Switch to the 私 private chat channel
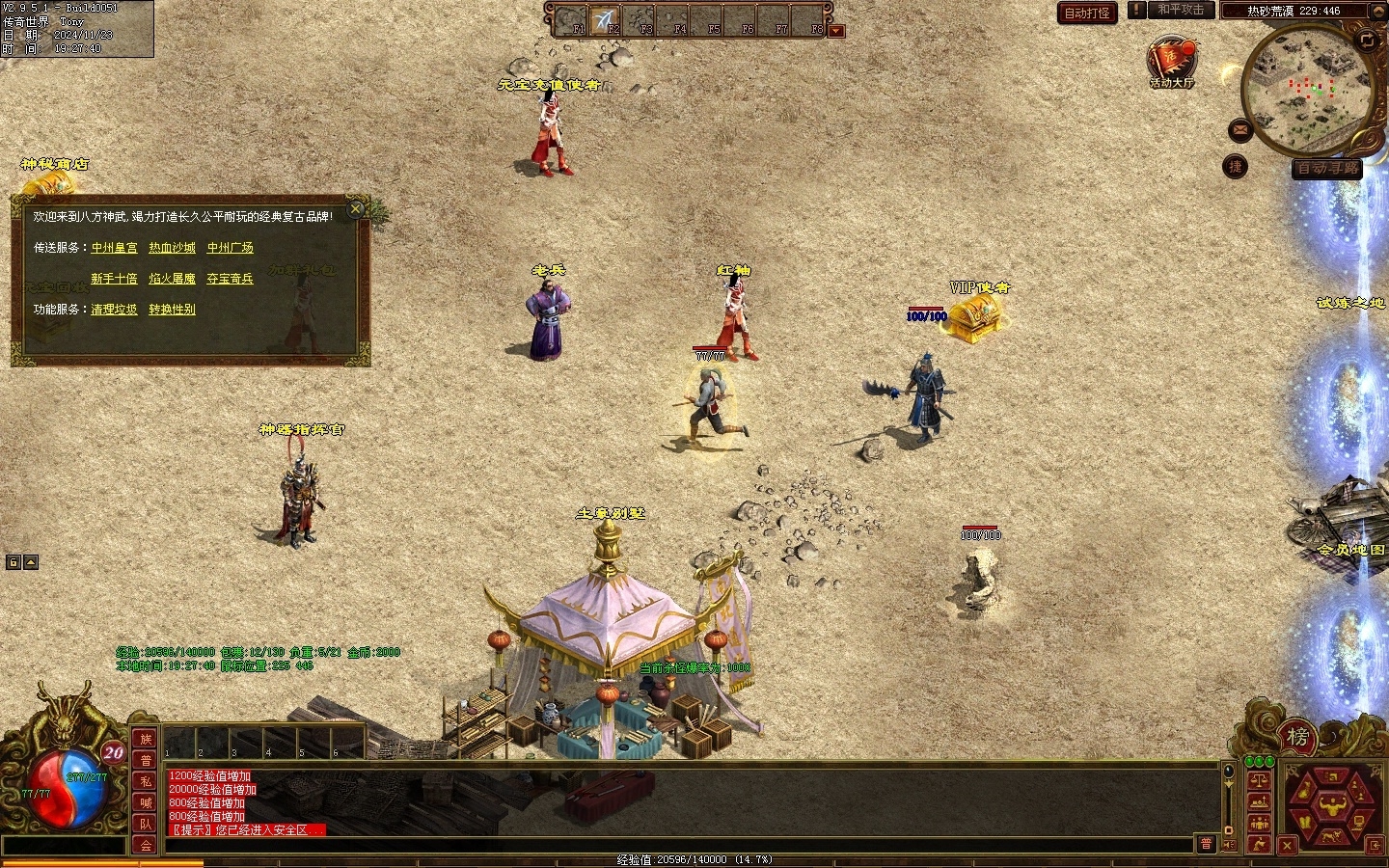The image size is (1389, 868). tap(146, 781)
